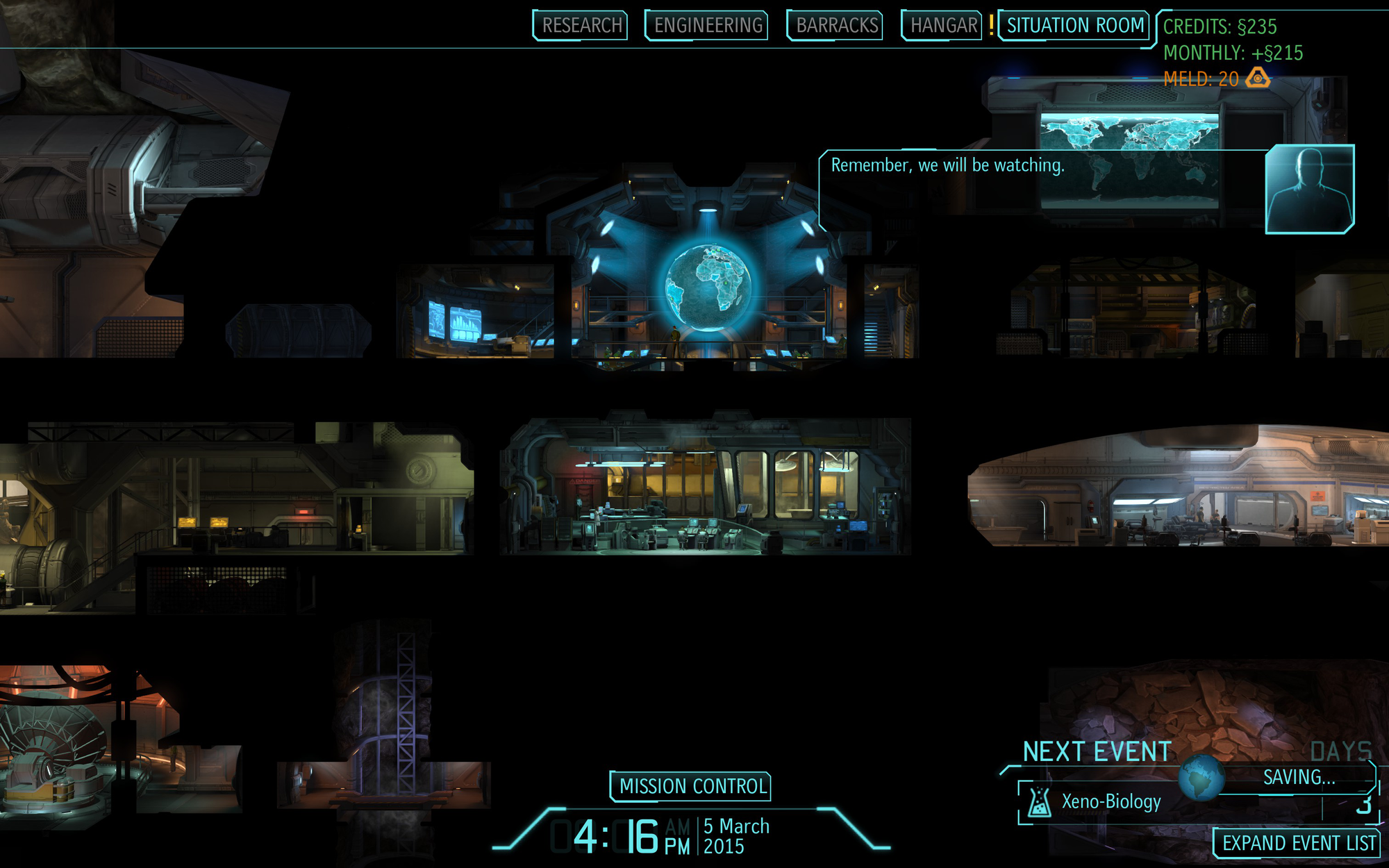This screenshot has width=1389, height=868.
Task: Open the Situation Room
Action: [x=1074, y=24]
